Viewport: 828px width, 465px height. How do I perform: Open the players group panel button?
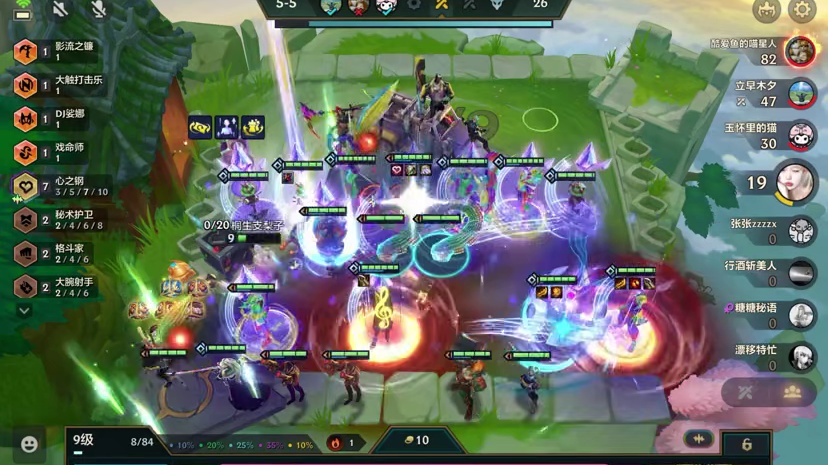(x=792, y=392)
